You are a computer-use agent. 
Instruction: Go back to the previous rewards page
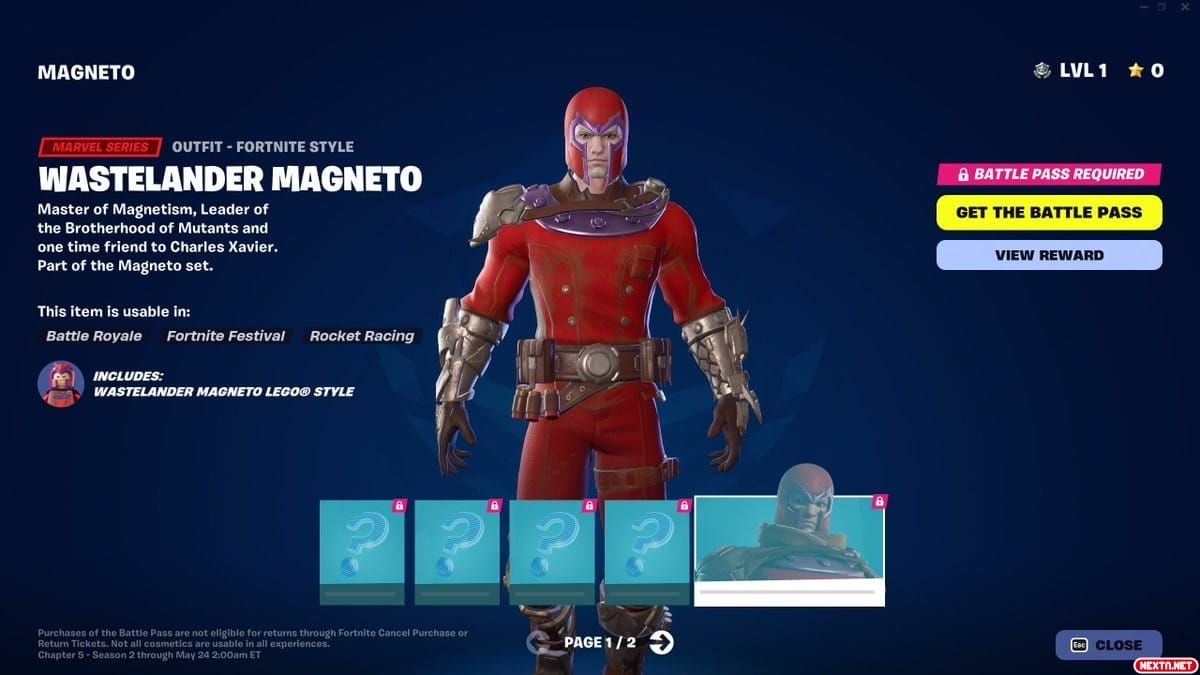coord(540,642)
